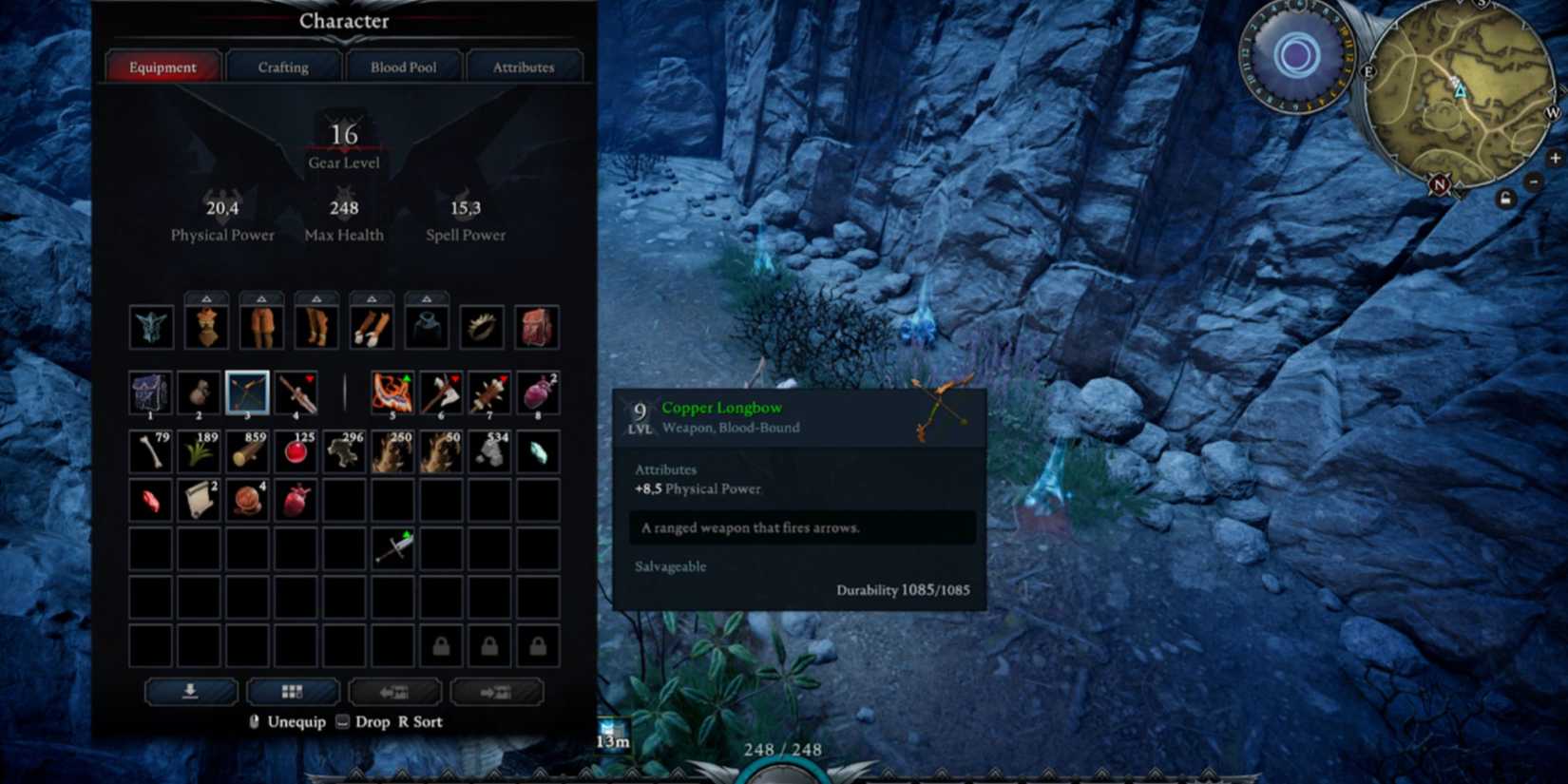Click the stone stack of 534
1568x784 pixels.
(488, 451)
